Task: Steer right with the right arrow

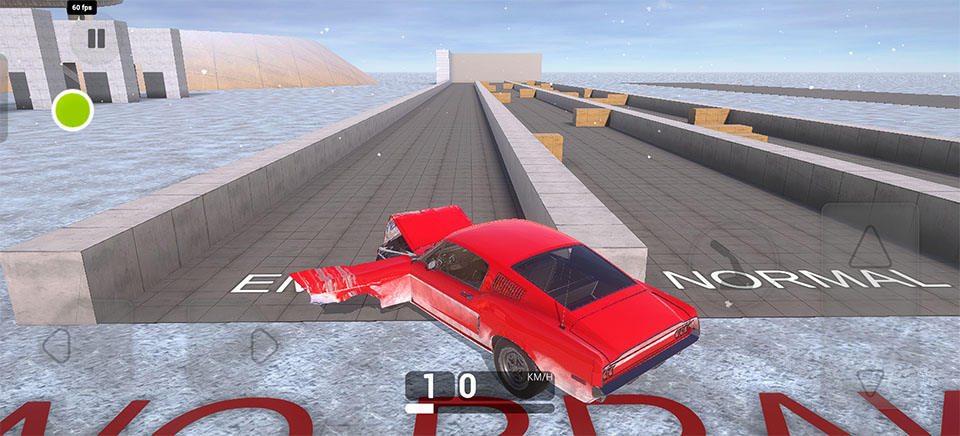Action: click(263, 345)
